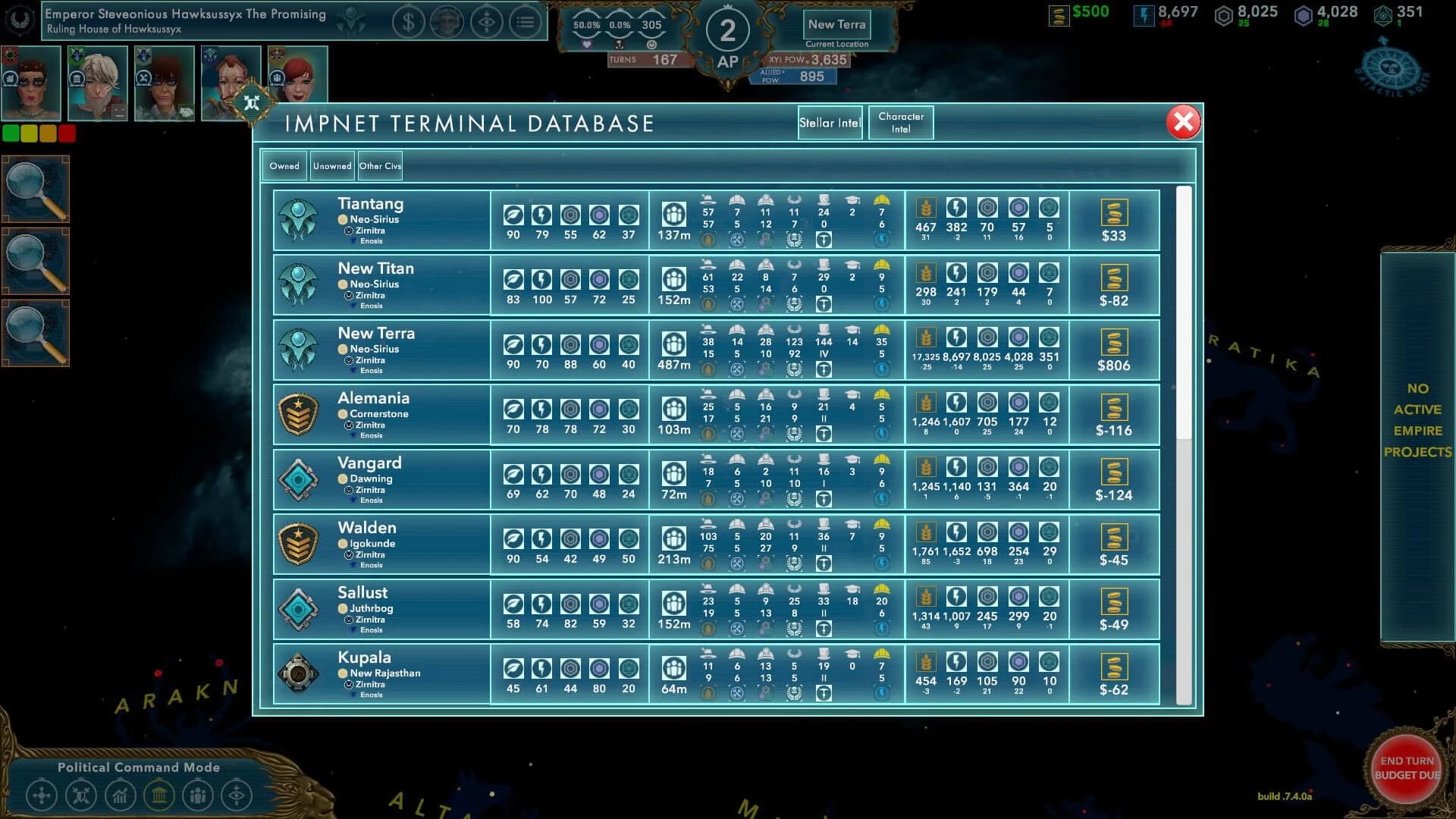Select the government building icon in Political Command Mode
The image size is (1456, 819).
click(x=161, y=795)
